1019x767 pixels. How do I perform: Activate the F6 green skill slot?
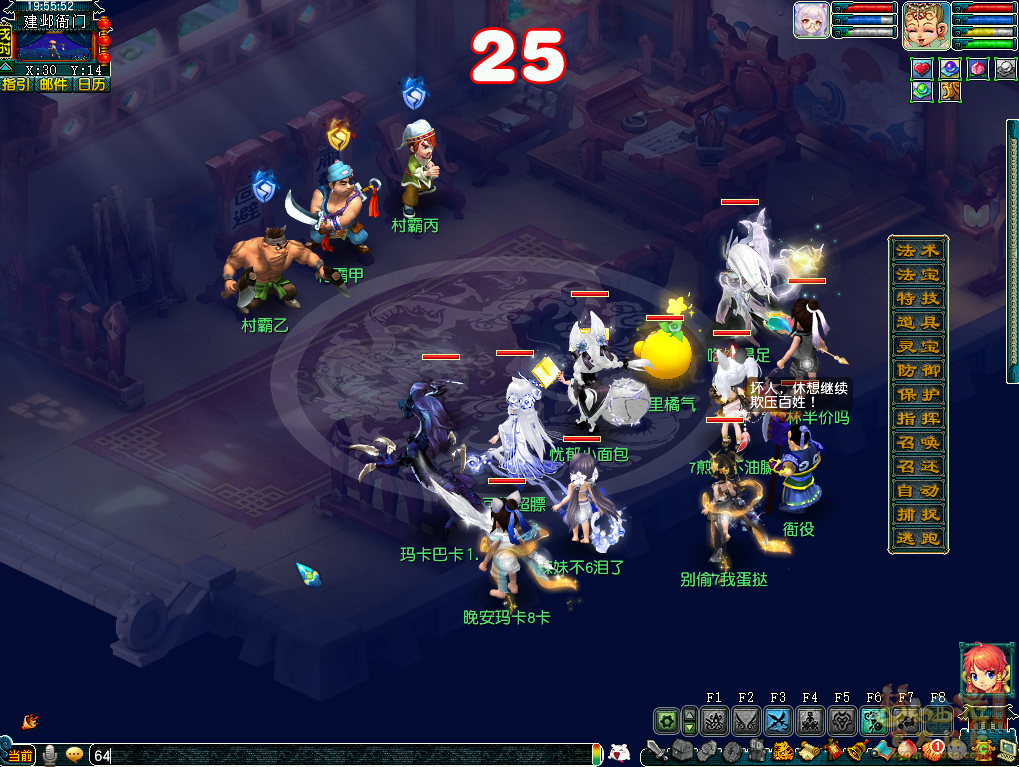click(x=874, y=720)
